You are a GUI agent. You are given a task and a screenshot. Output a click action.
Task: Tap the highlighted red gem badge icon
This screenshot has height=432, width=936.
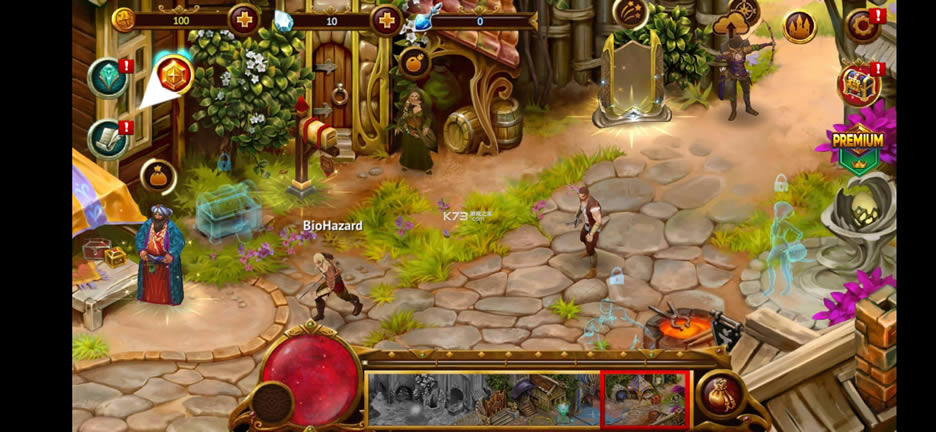[x=175, y=75]
